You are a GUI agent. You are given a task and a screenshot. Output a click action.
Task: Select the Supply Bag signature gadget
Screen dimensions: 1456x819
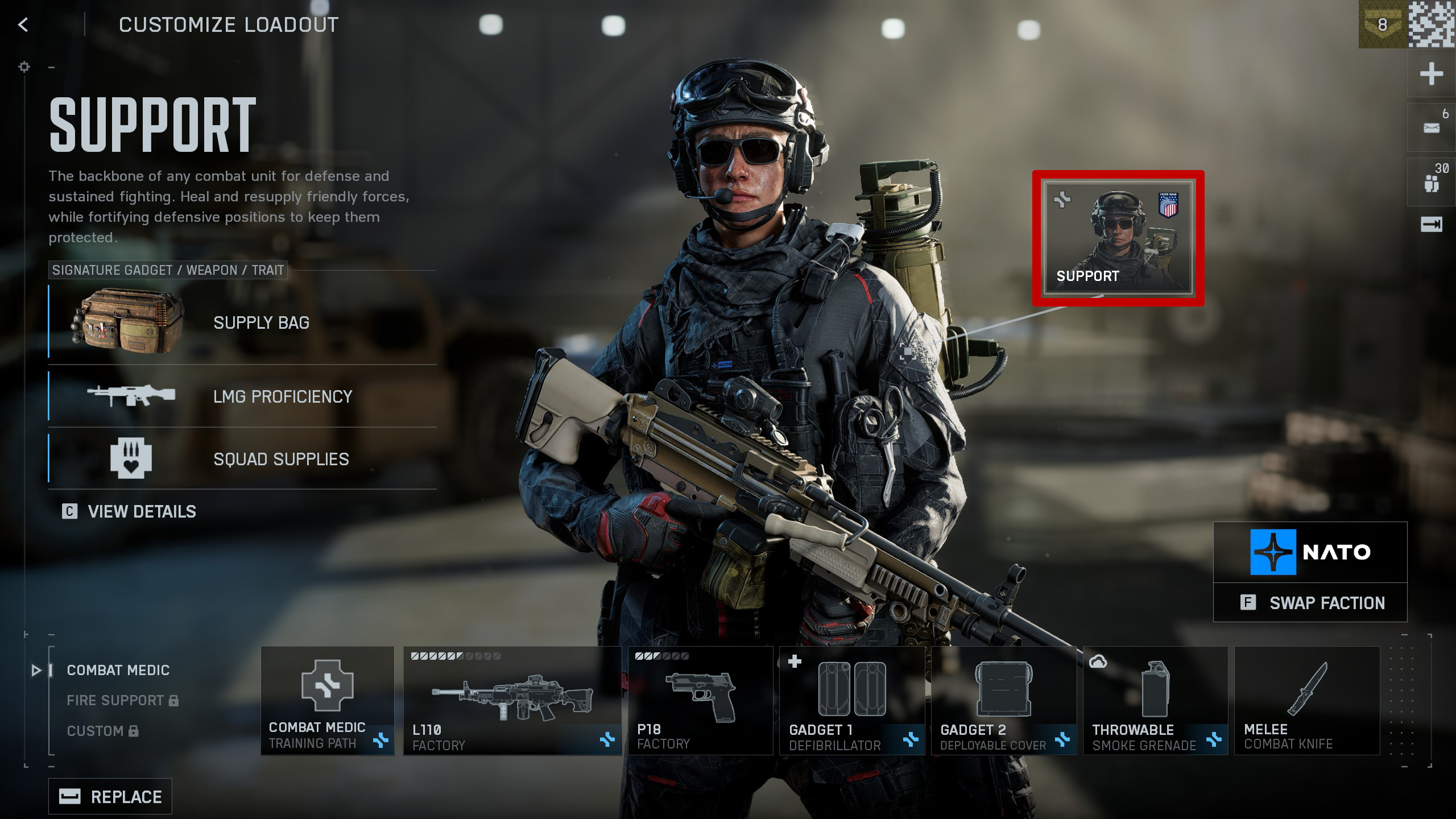(242, 323)
